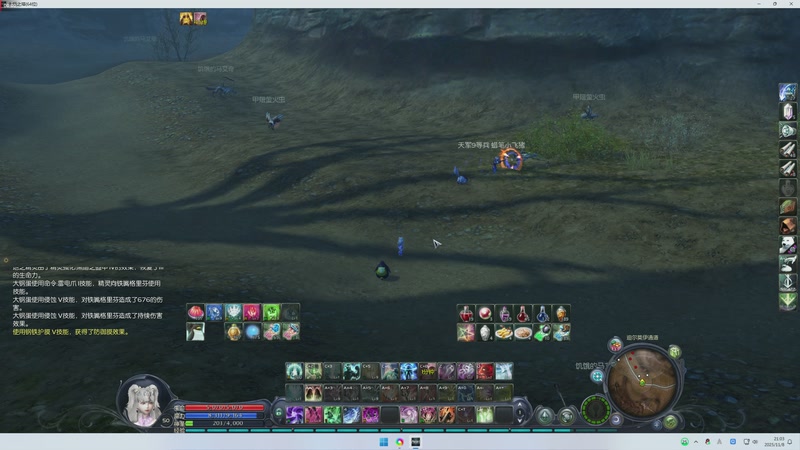Viewport: 800px width, 450px height.
Task: Open the Windows Start menu
Action: tap(383, 442)
